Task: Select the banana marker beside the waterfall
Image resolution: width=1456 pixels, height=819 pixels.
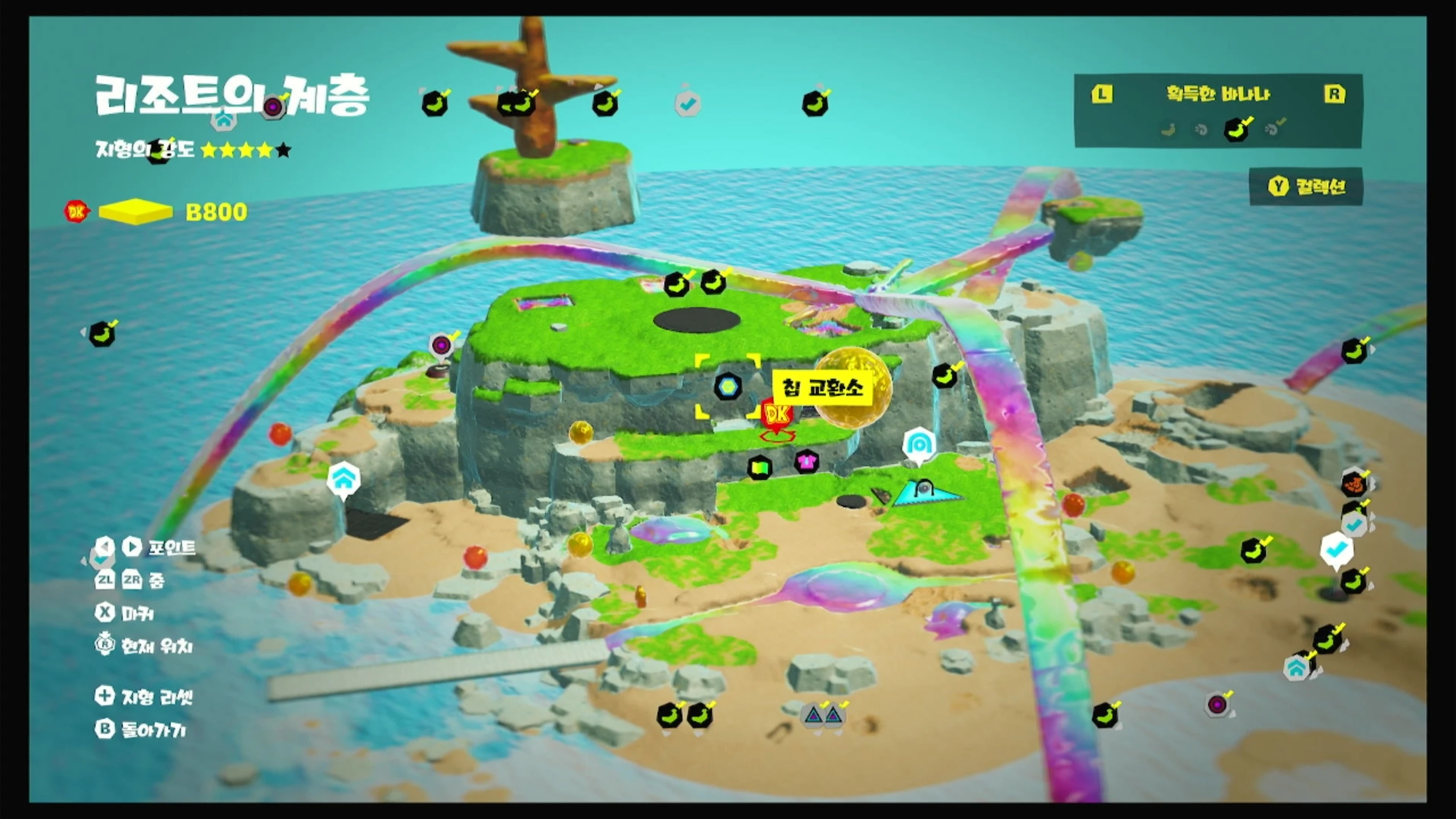Action: click(944, 376)
